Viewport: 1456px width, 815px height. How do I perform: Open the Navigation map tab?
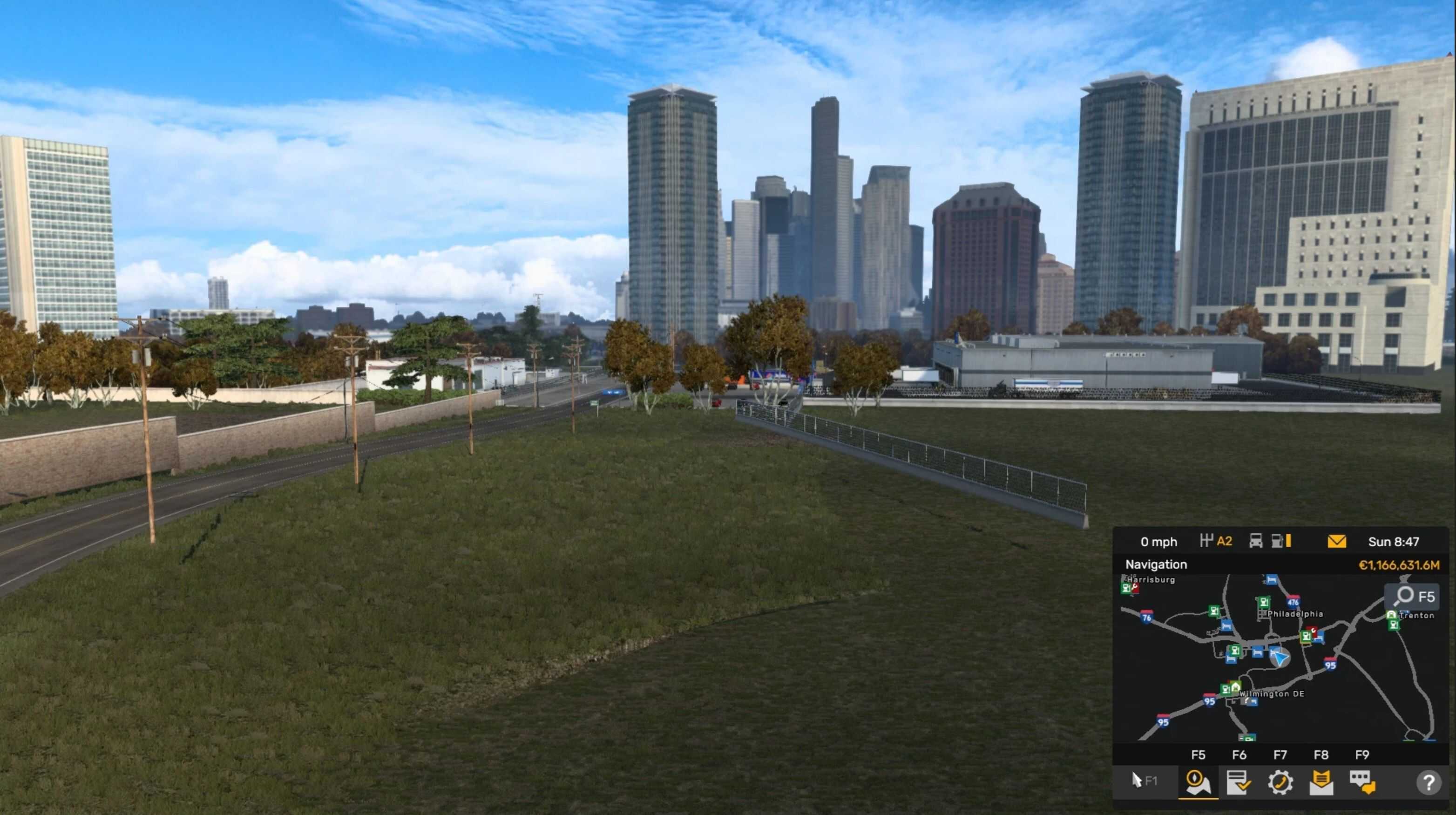(x=1197, y=783)
